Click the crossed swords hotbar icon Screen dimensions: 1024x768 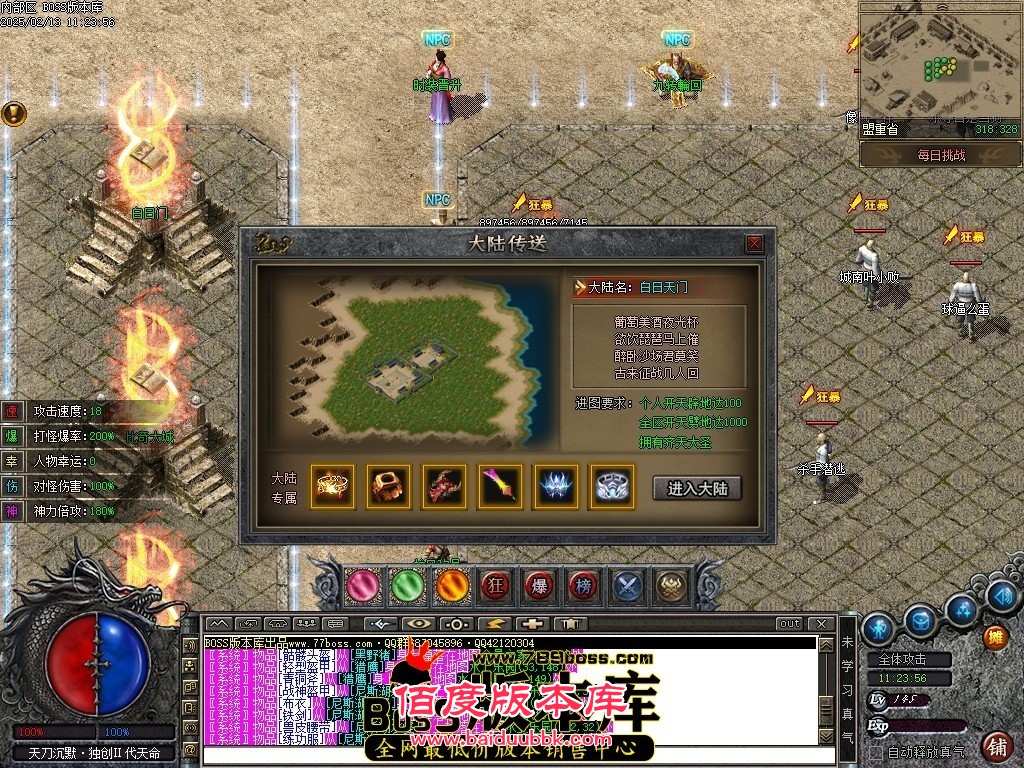click(628, 586)
